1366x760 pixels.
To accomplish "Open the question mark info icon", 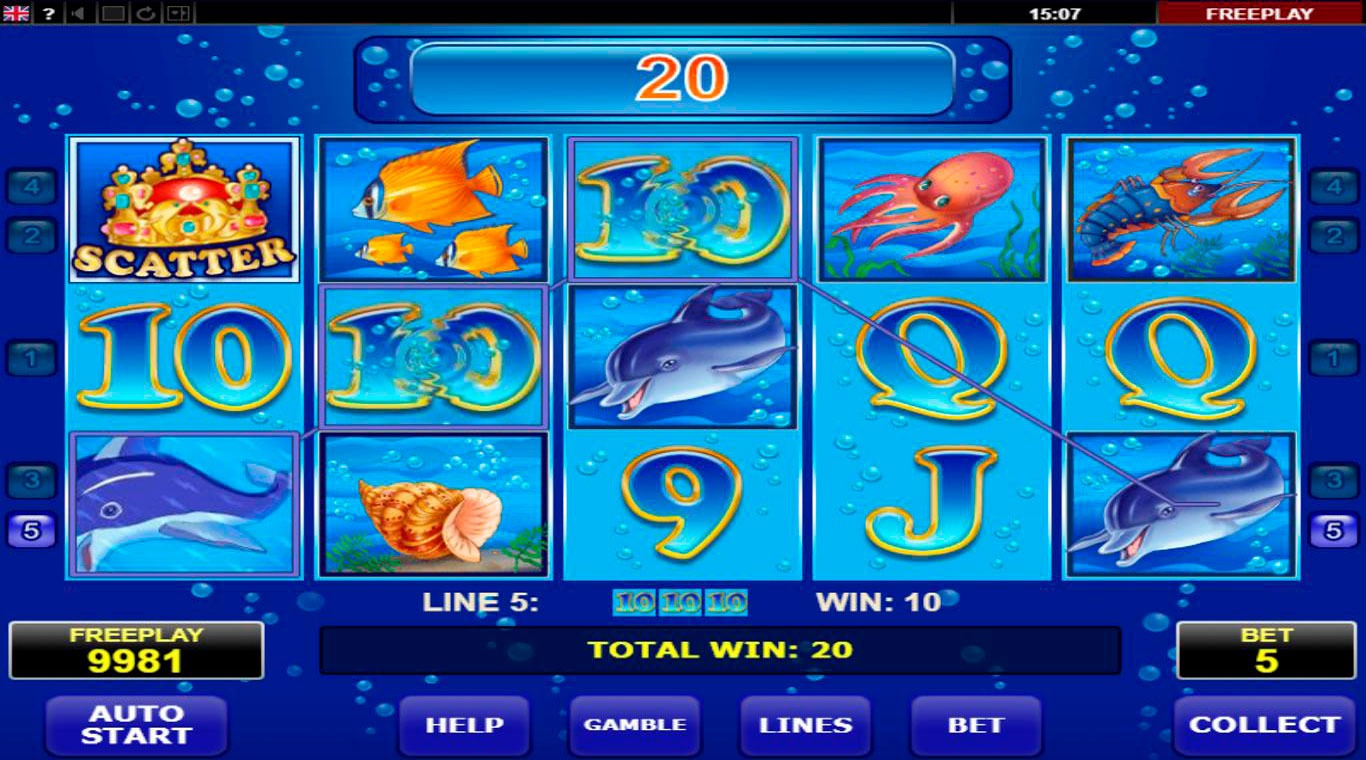I will pyautogui.click(x=49, y=13).
